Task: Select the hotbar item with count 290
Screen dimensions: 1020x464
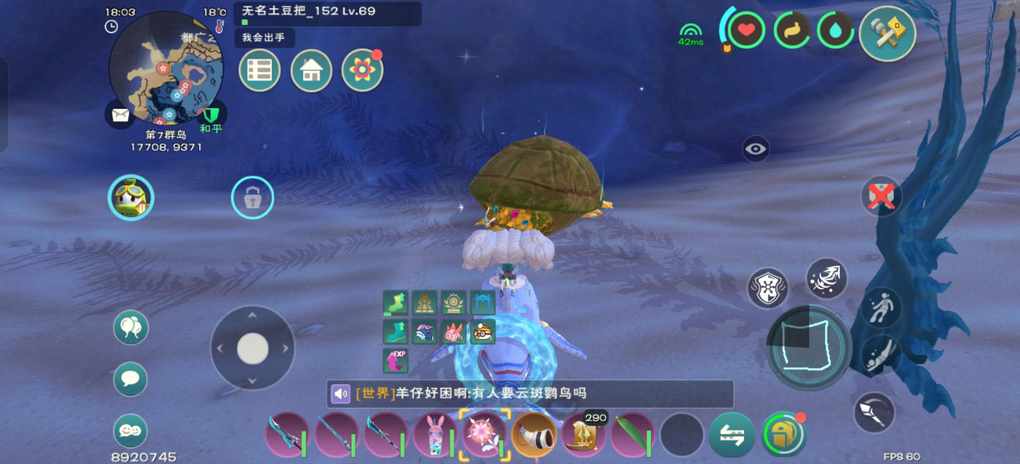Action: point(583,435)
